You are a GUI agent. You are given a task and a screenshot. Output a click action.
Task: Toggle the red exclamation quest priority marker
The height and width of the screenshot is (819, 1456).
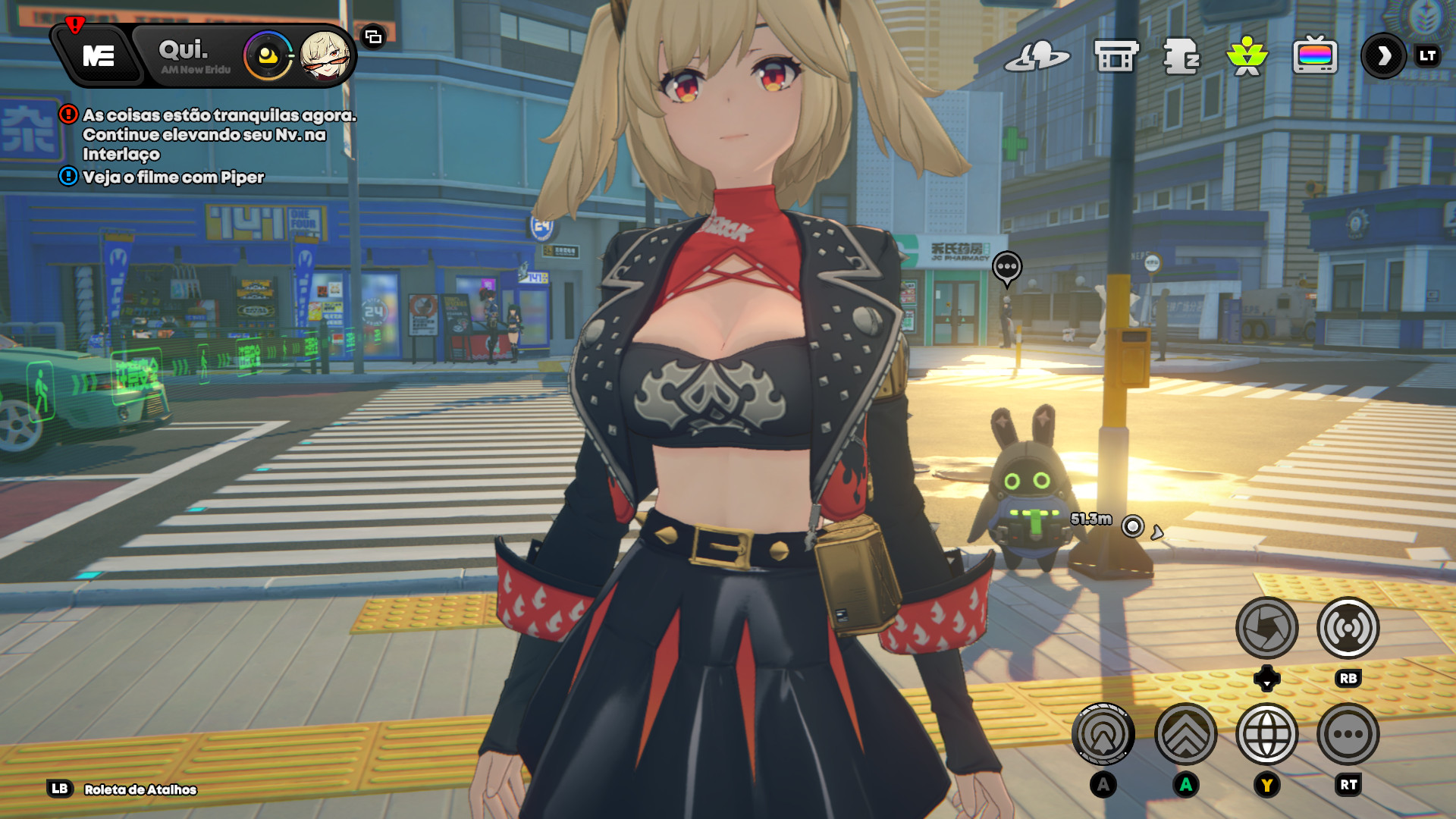point(67,116)
